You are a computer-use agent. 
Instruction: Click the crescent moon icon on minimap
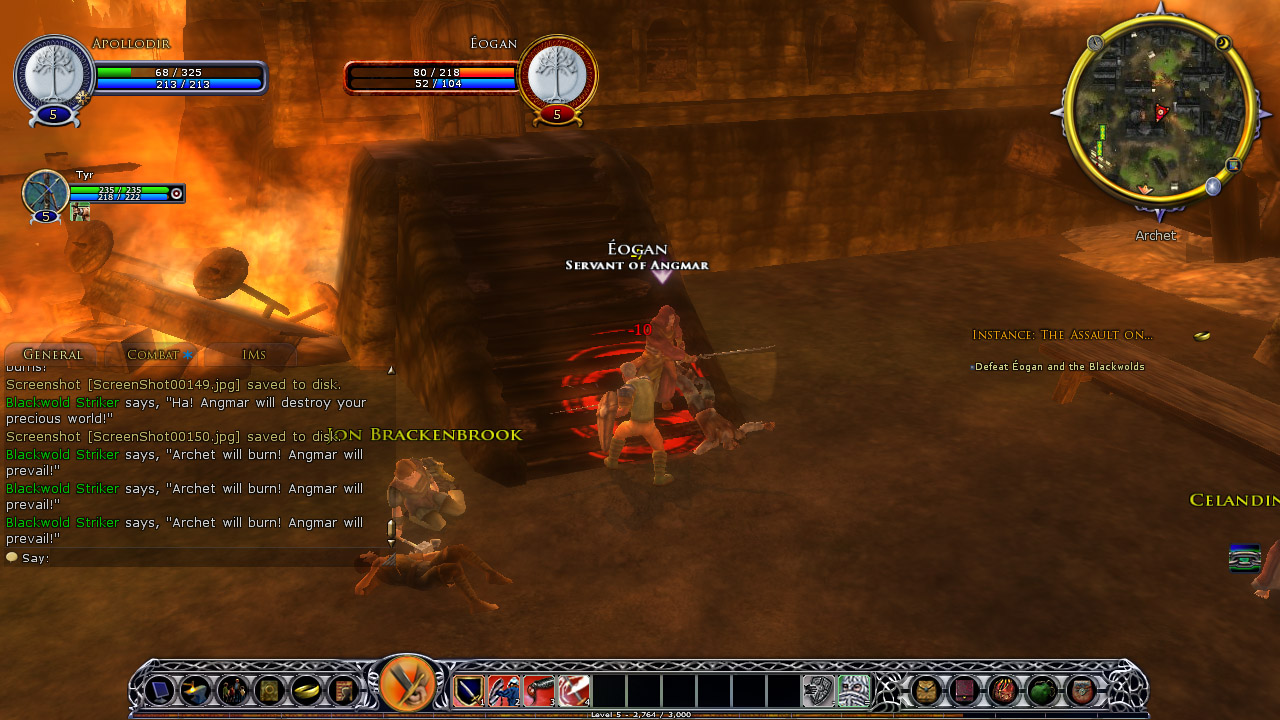pos(1222,43)
